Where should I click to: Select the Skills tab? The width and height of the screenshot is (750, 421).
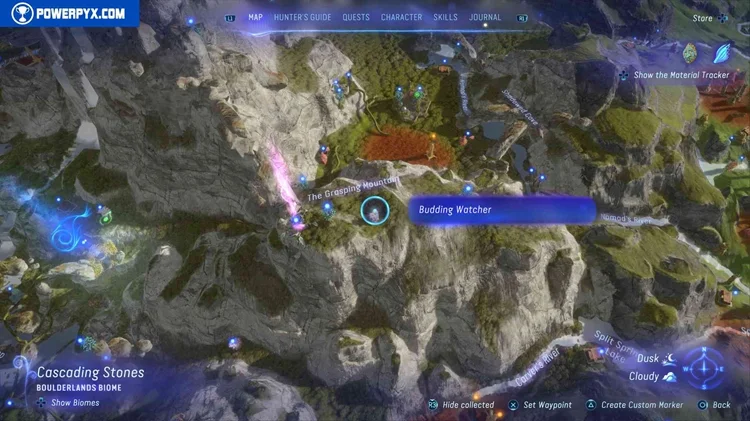445,17
